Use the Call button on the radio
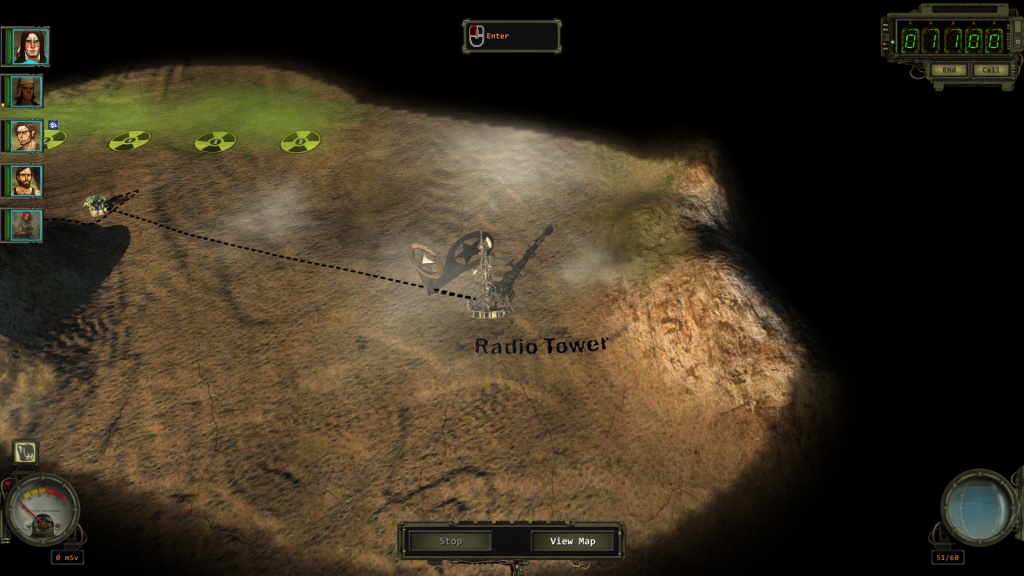Viewport: 1024px width, 576px height. pos(990,70)
